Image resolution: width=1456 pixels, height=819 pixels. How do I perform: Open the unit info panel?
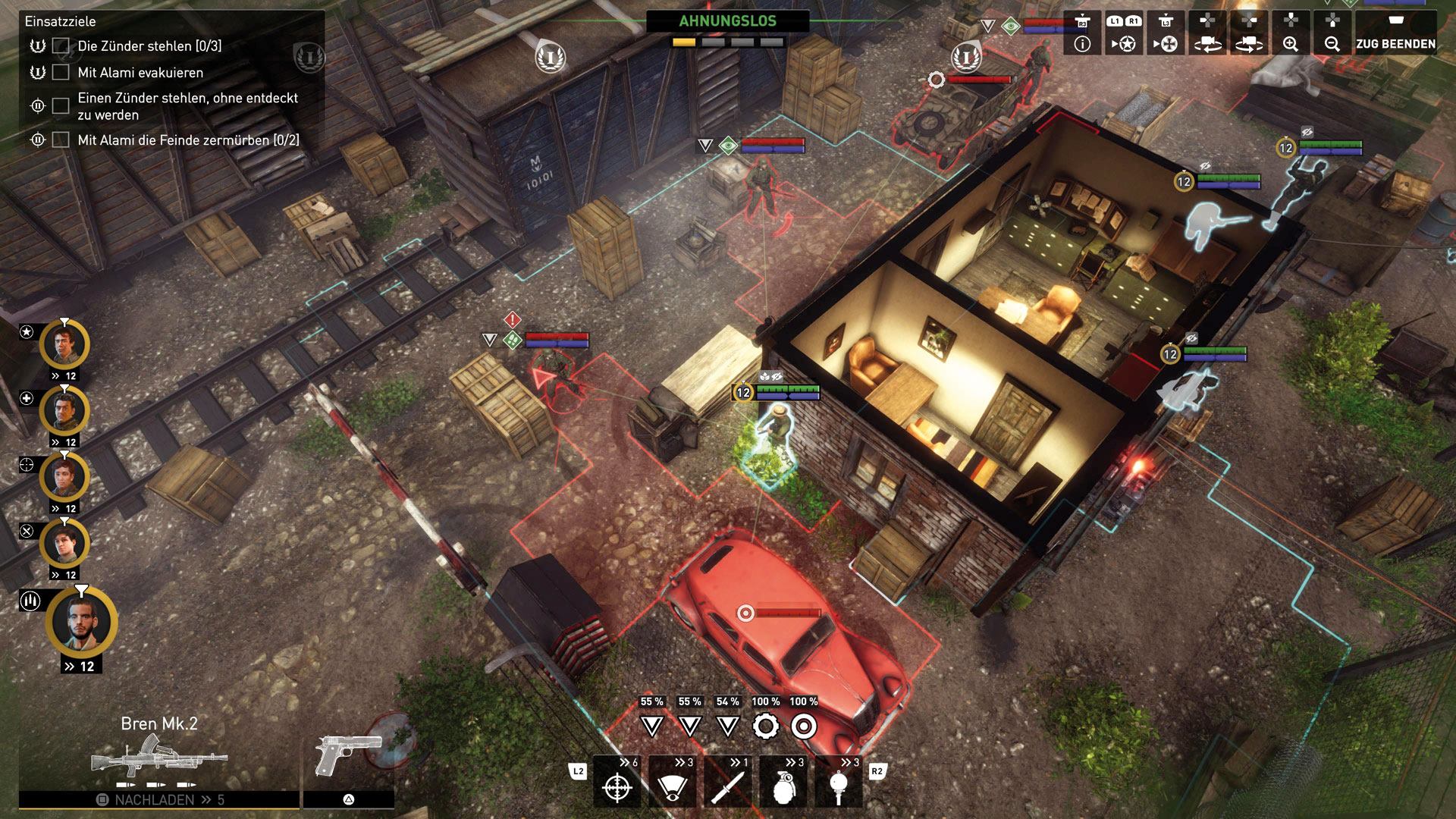pyautogui.click(x=1082, y=34)
